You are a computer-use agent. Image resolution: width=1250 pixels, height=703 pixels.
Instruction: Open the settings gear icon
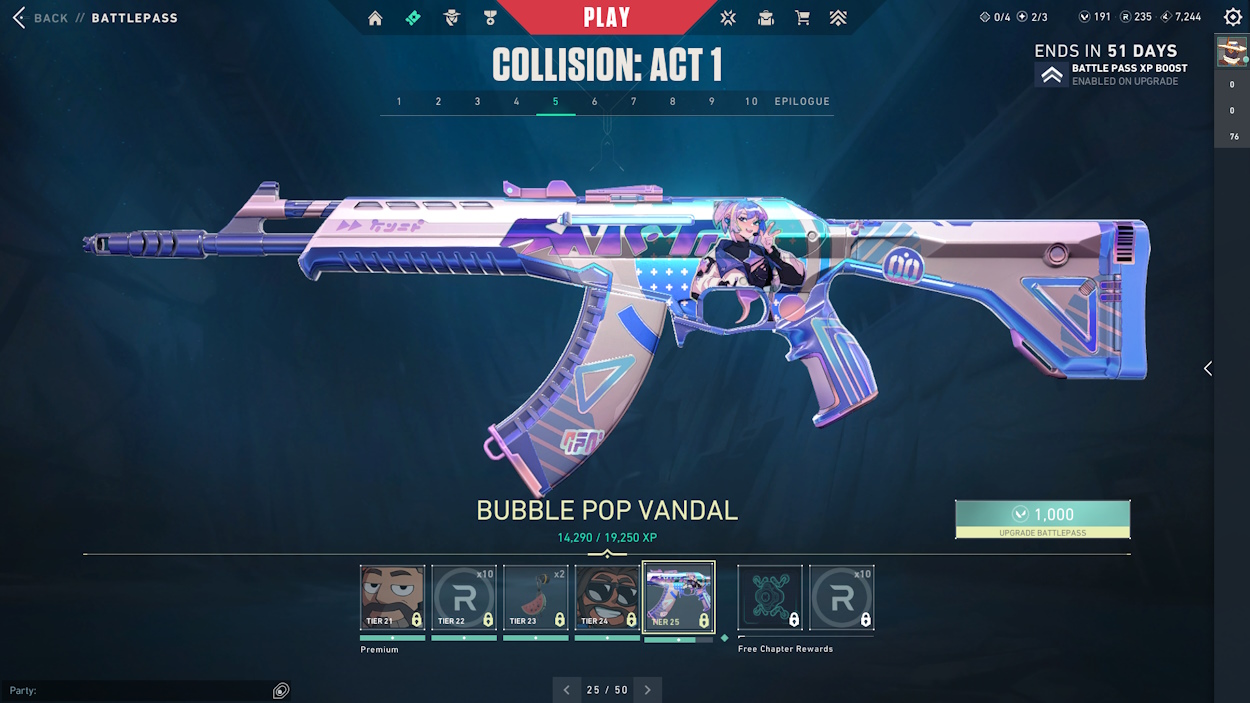pos(1233,17)
